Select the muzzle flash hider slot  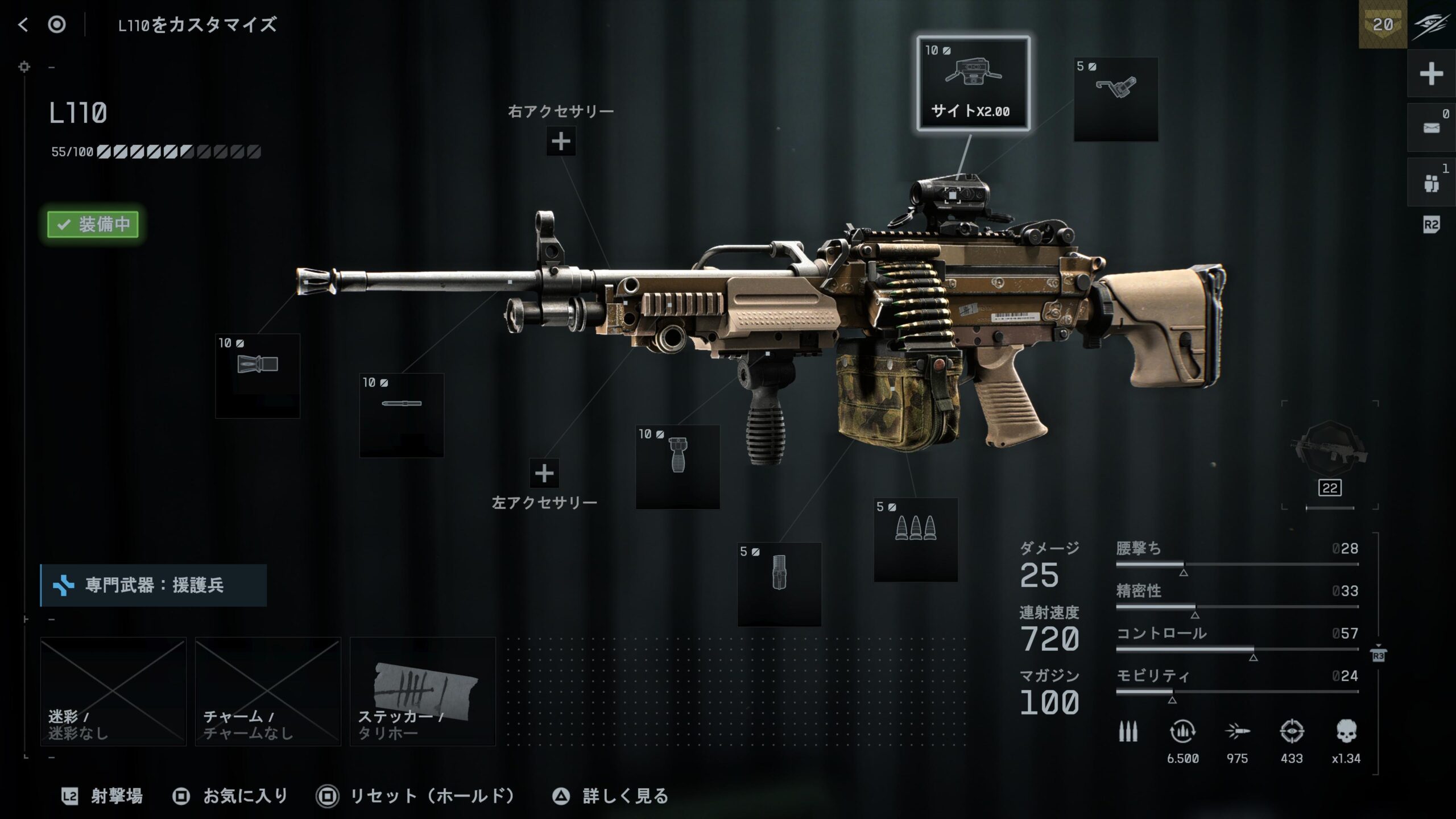(258, 375)
